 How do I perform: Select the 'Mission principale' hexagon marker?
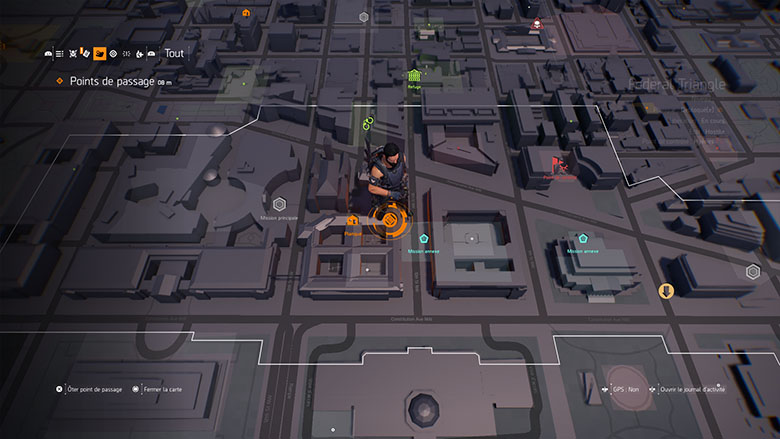coord(280,204)
